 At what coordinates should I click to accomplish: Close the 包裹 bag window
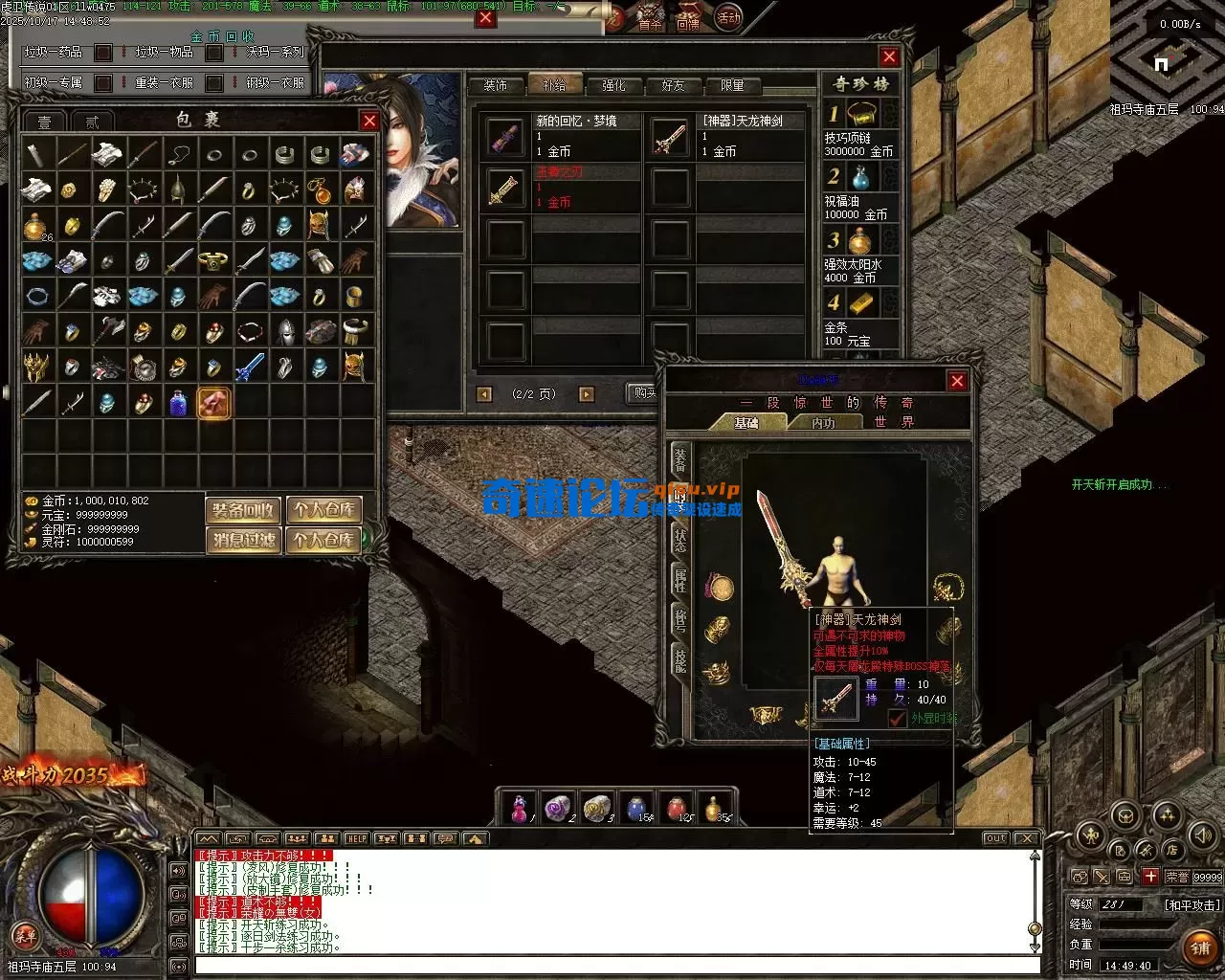click(369, 121)
